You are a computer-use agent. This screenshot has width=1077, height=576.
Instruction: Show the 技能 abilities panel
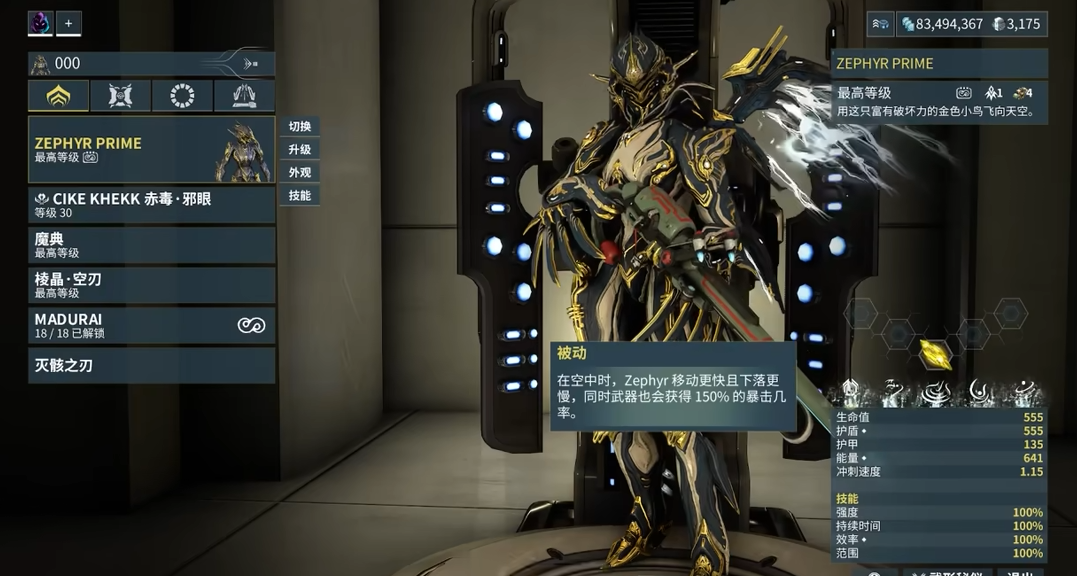[x=299, y=196]
